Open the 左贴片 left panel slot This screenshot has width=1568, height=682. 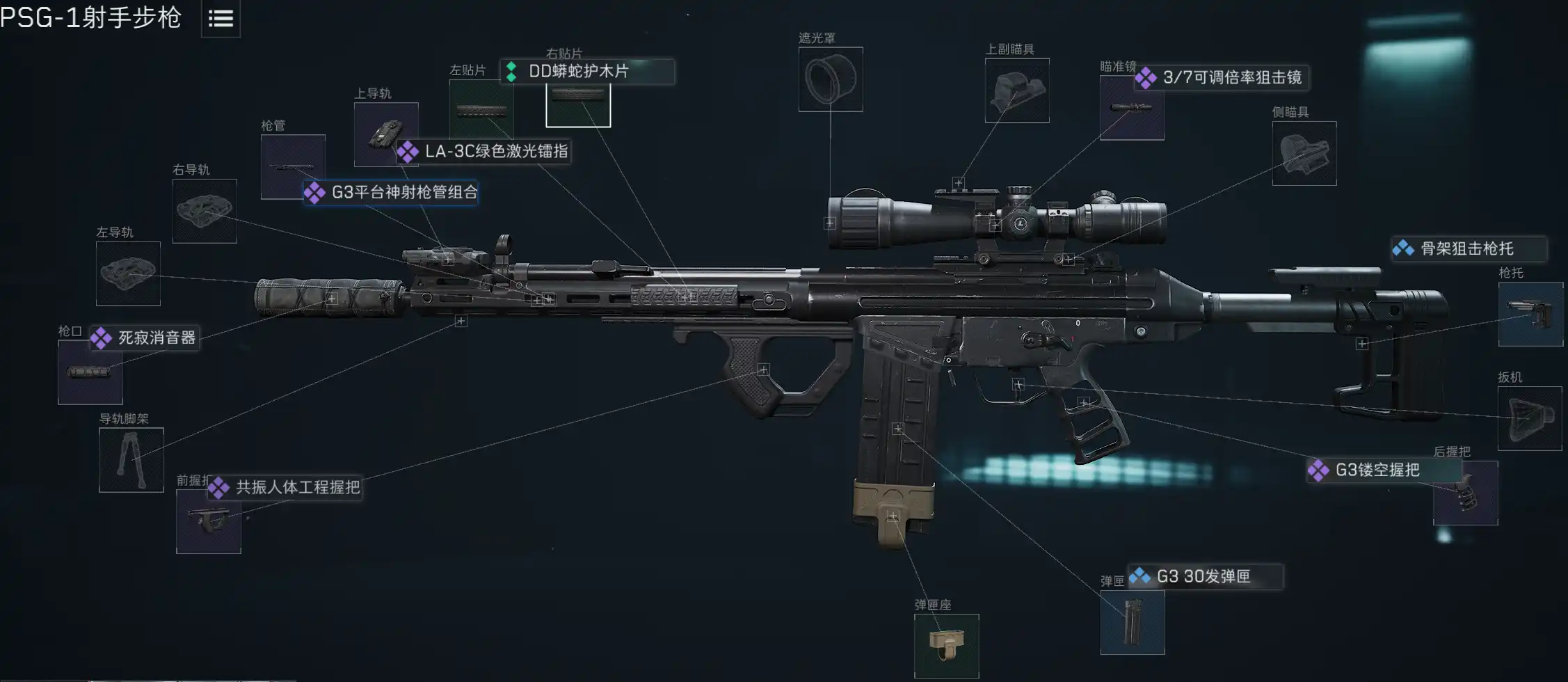click(481, 110)
